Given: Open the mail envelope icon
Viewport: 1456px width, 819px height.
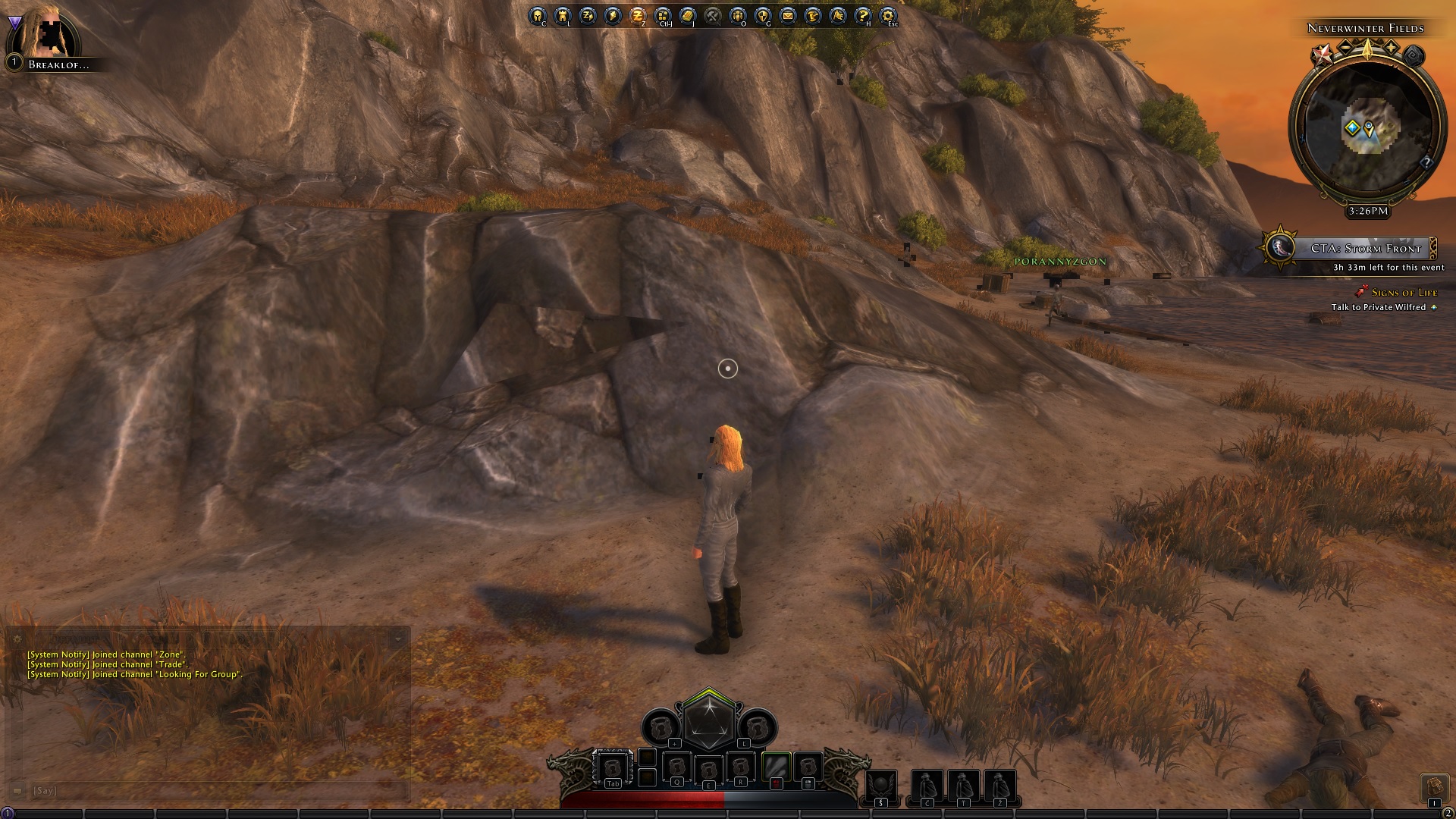Looking at the screenshot, I should point(788,16).
